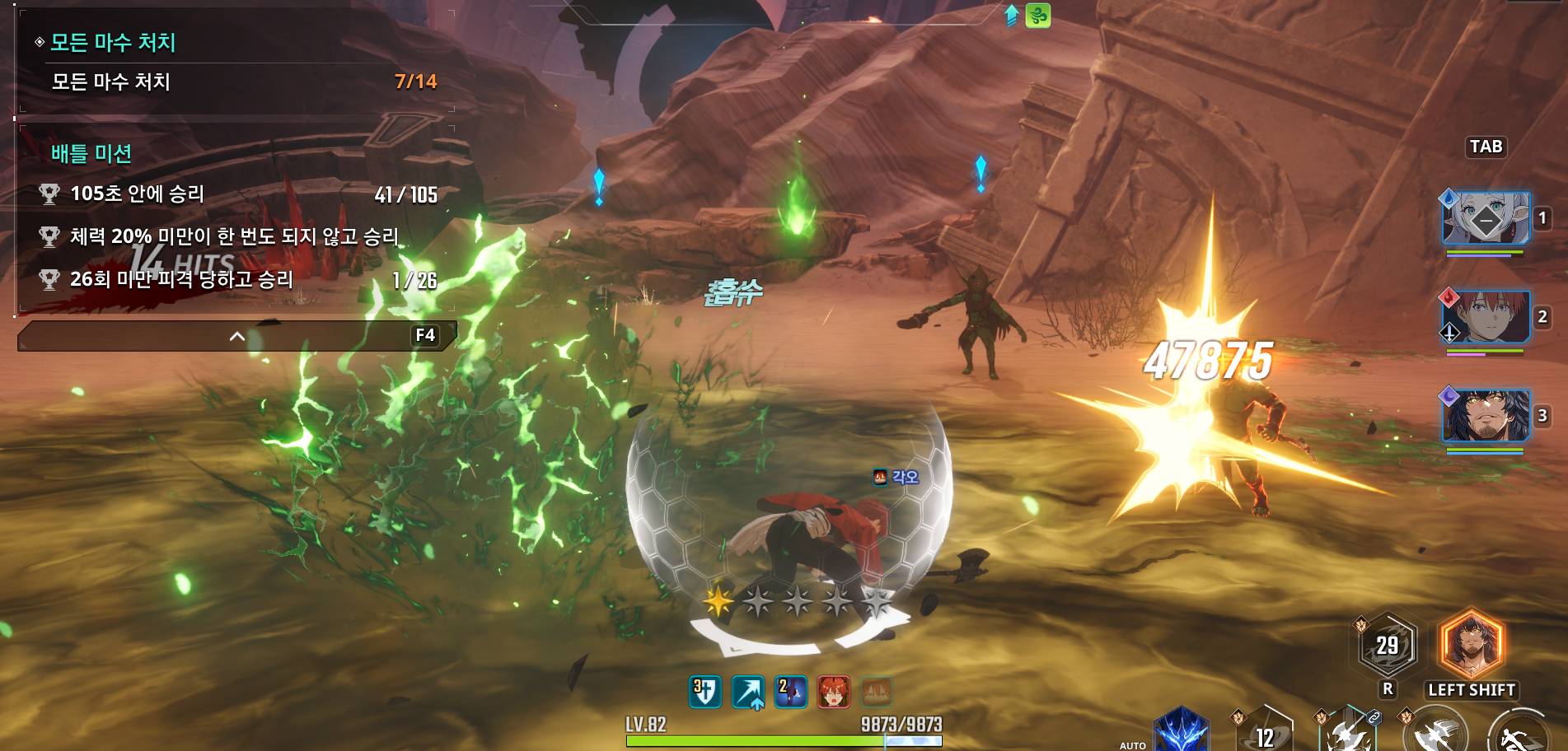Open the 모든 마수 처치 objective tracker
Viewport: 1568px width, 751px height.
[114, 43]
